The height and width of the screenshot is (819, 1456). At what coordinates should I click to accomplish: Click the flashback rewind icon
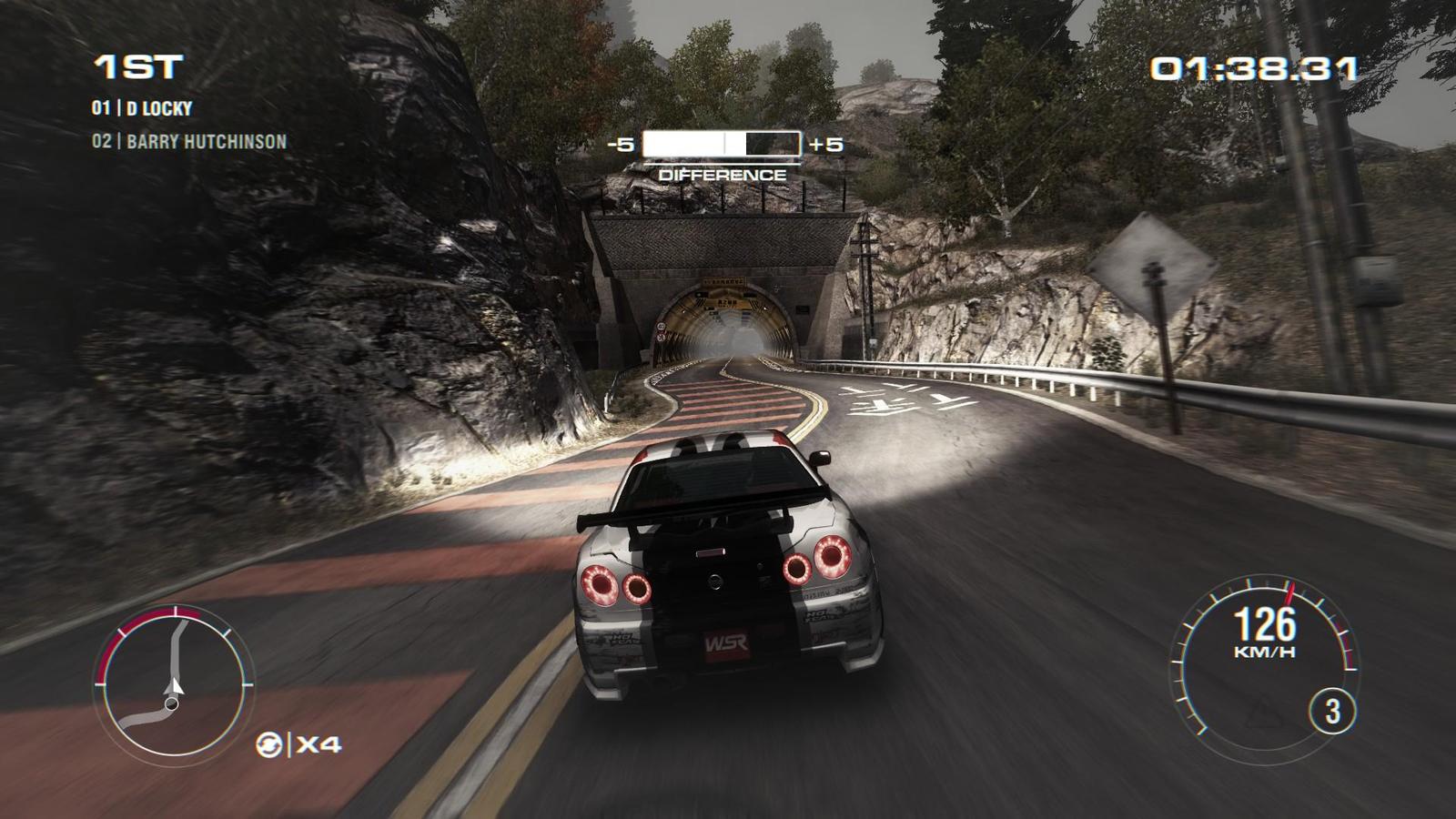click(x=269, y=744)
